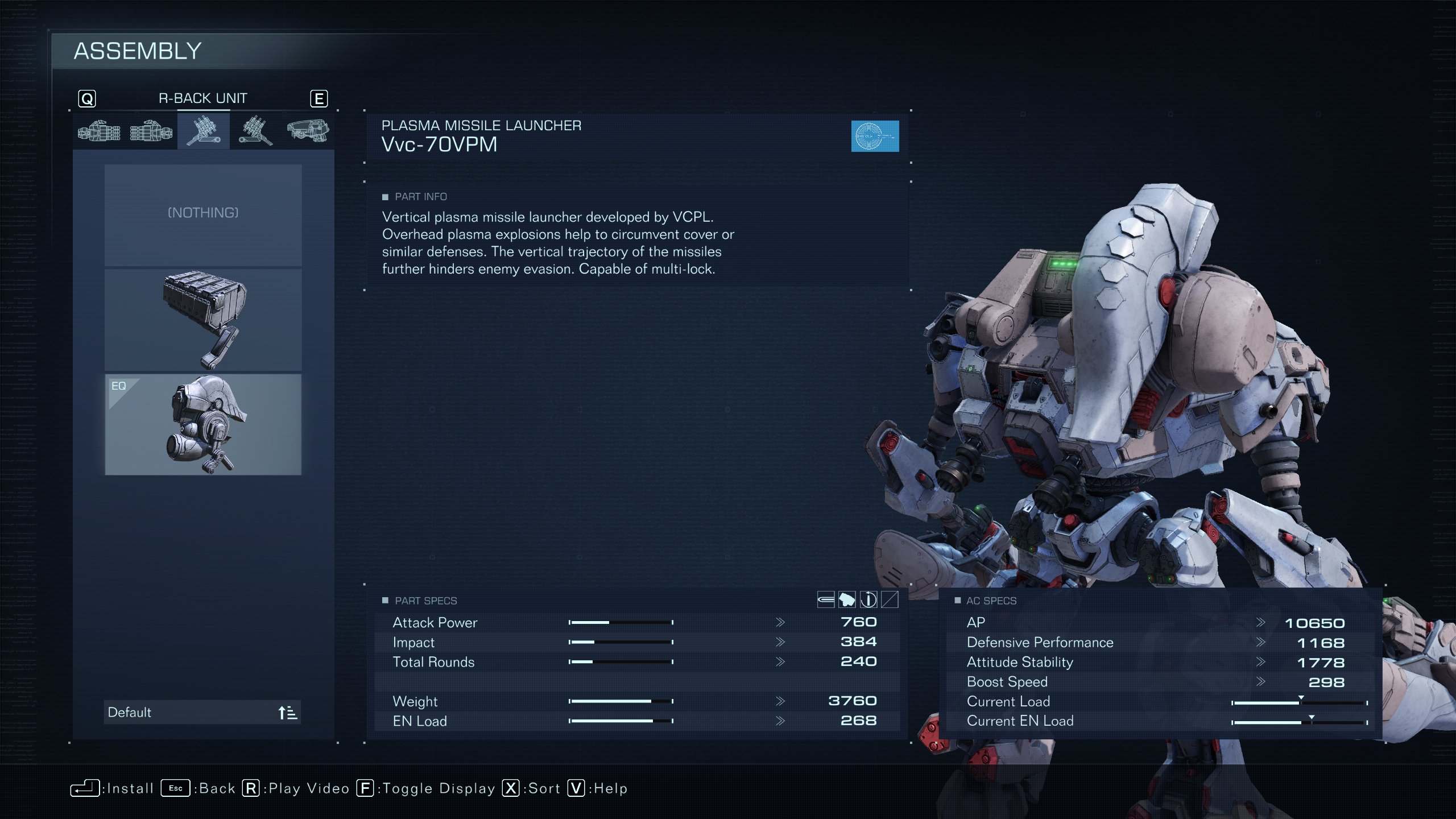Click Toggle Display in the bottom bar

point(426,788)
